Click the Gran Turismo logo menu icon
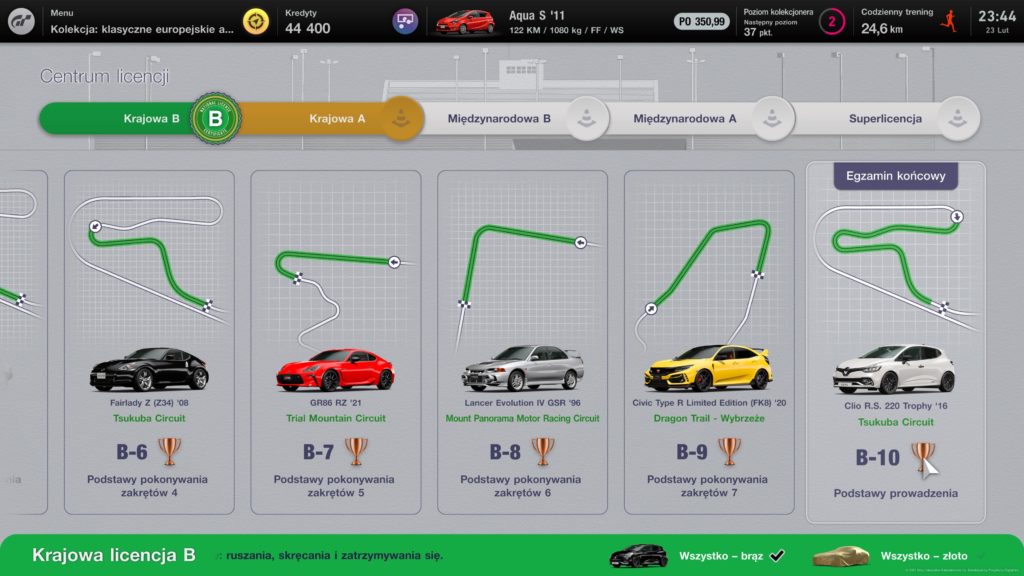This screenshot has height=576, width=1024. tap(21, 21)
